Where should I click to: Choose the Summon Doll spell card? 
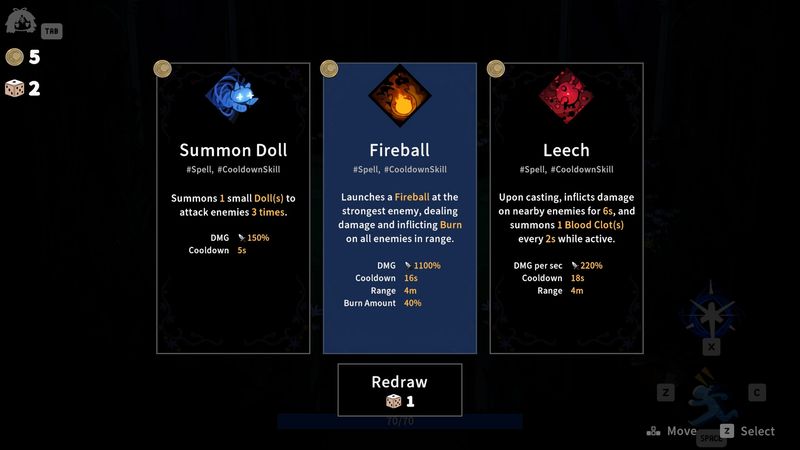(x=233, y=207)
